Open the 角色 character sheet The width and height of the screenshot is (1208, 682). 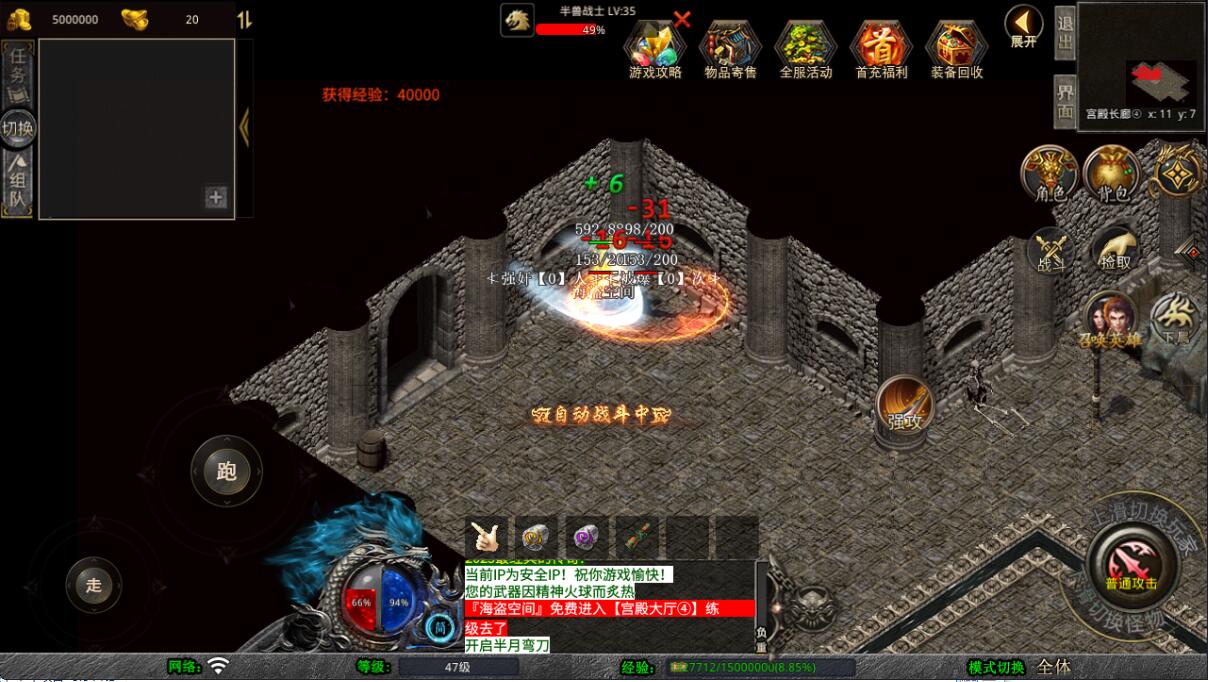point(1048,174)
